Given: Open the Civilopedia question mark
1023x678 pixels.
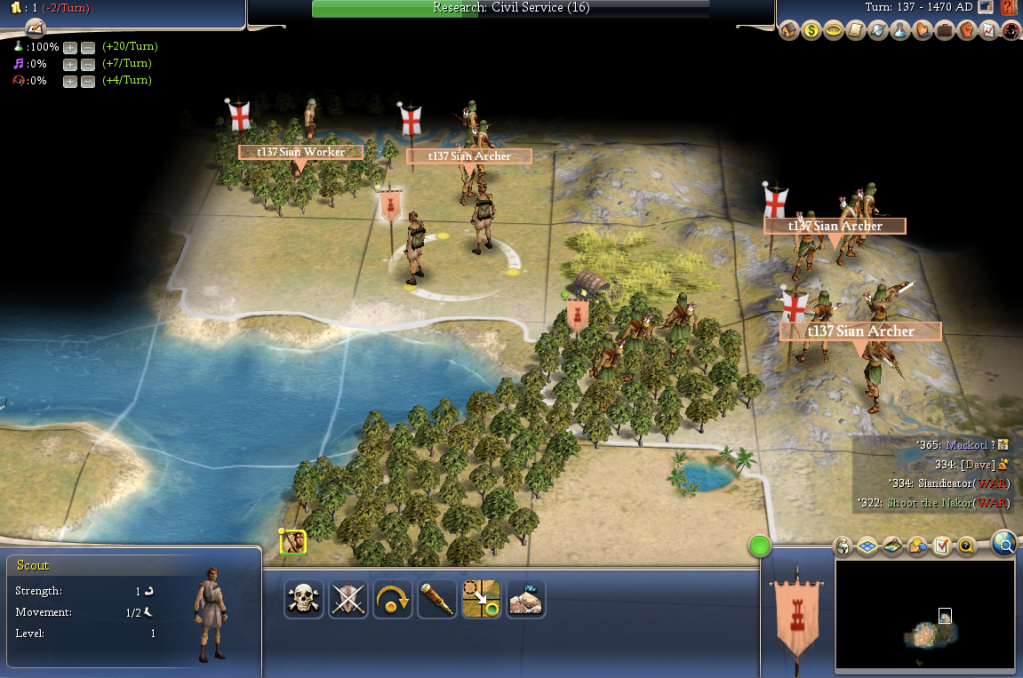Looking at the screenshot, I should click(1007, 8).
